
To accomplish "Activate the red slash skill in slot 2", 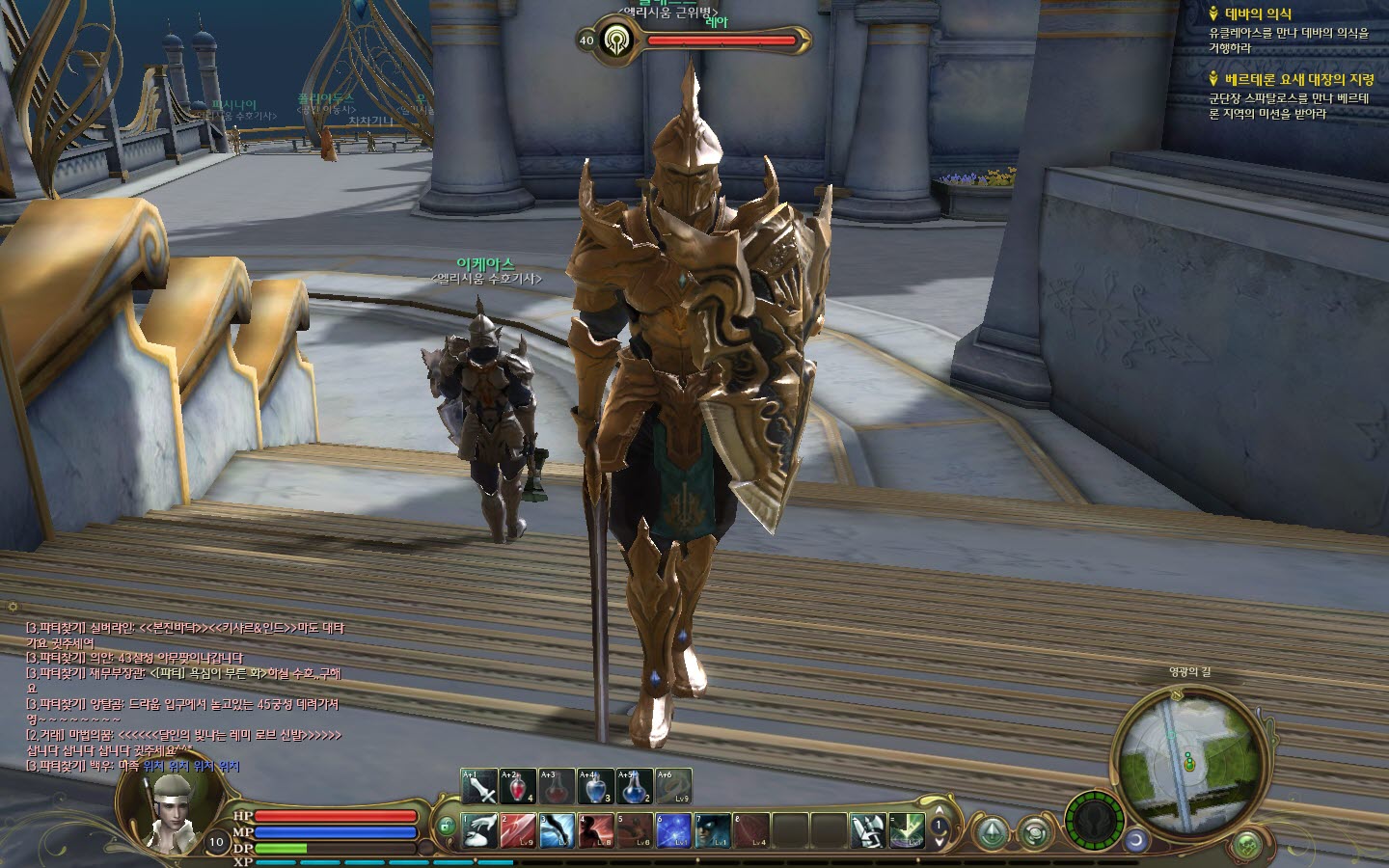I will point(518,830).
